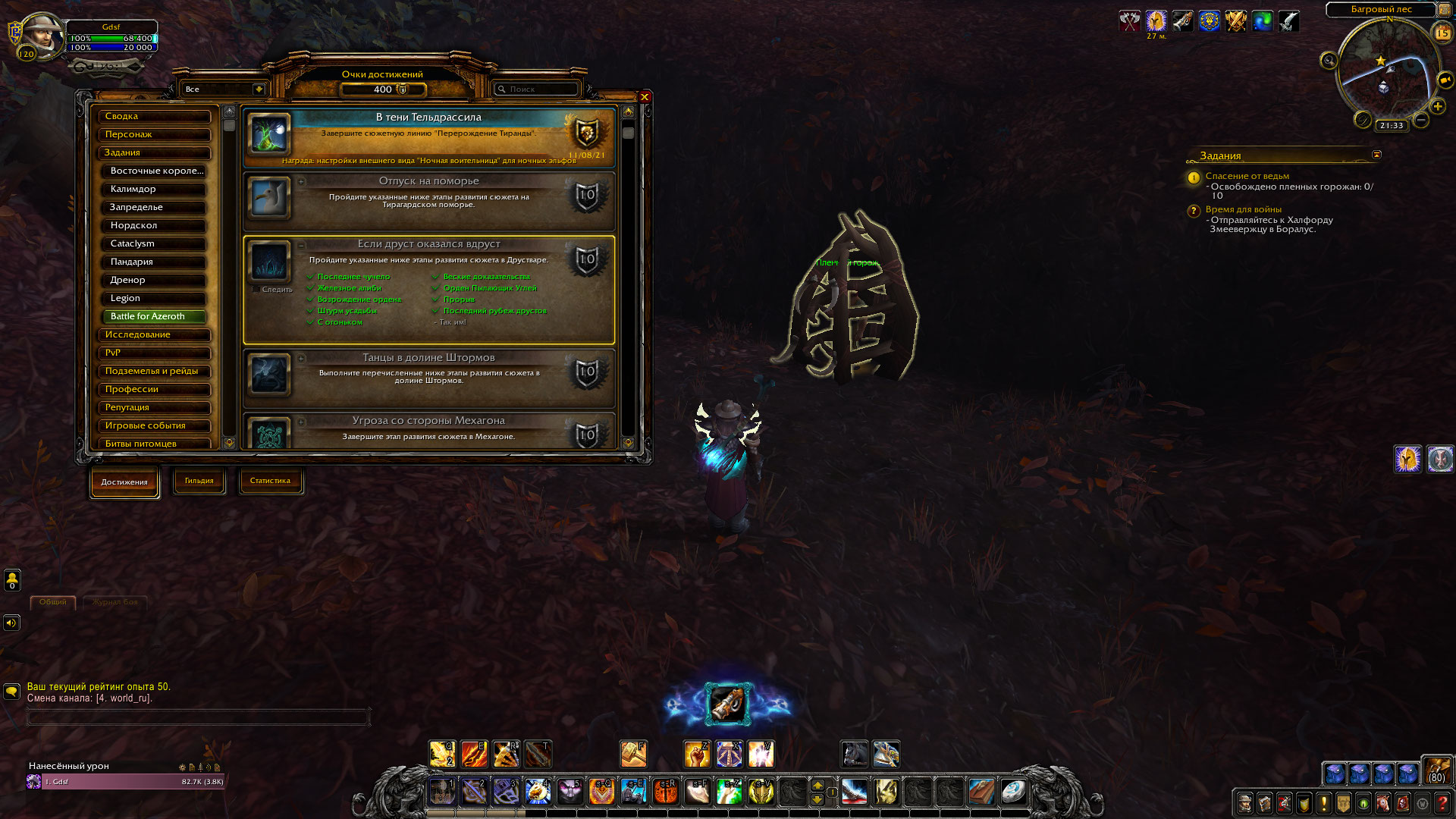Select the 'Калимдор' quest subcategory

click(x=155, y=190)
